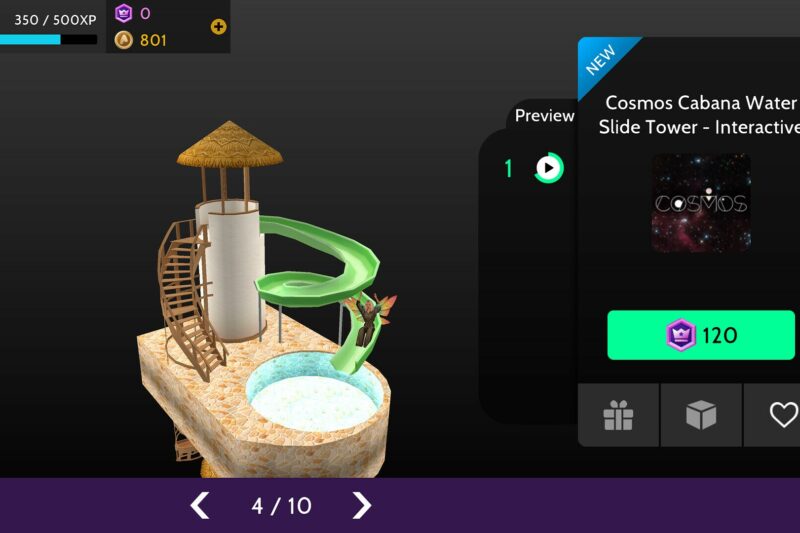800x533 pixels.
Task: Send item as a gift
Action: coord(619,415)
